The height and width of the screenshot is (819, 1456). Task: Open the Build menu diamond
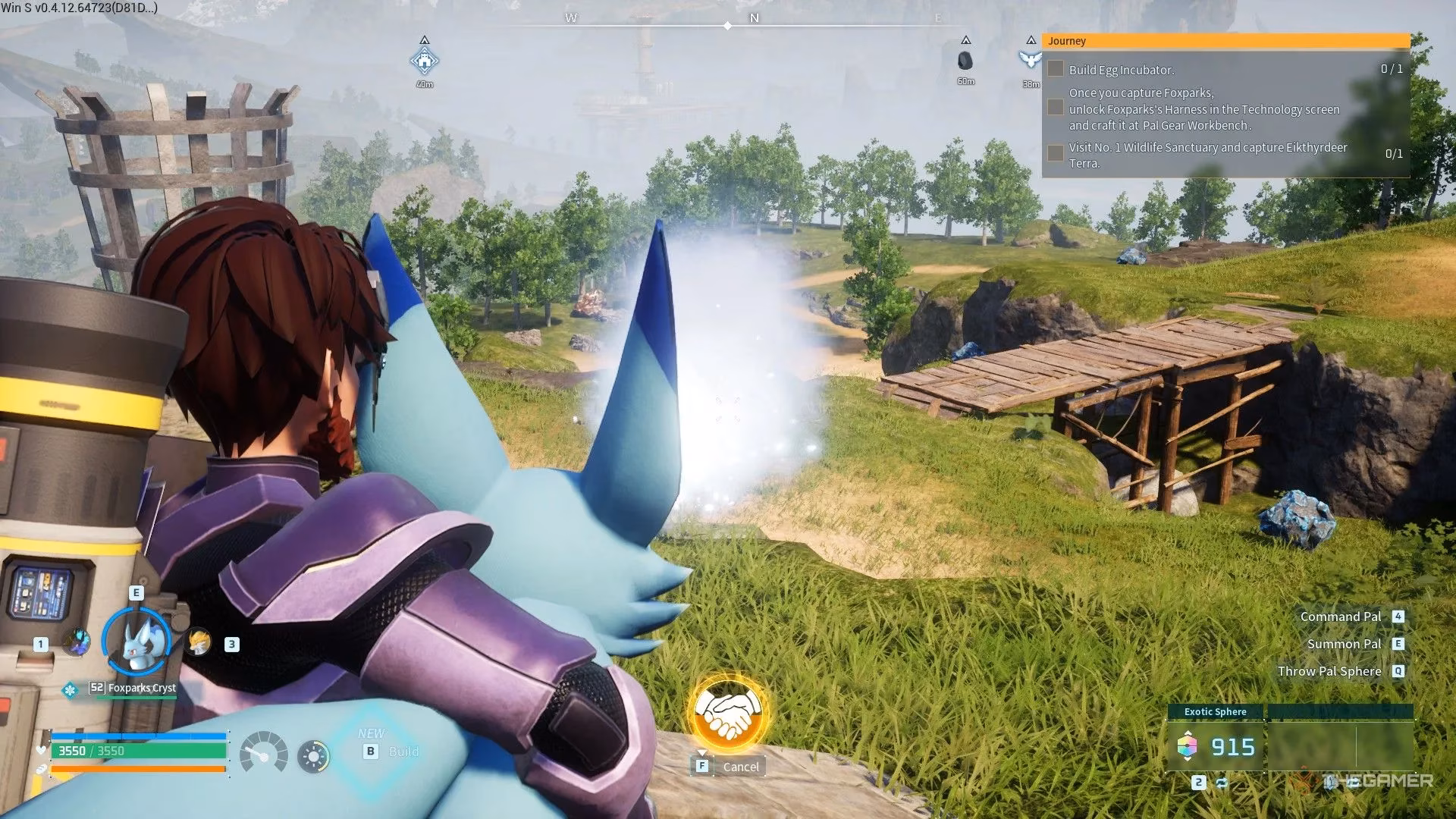373,751
